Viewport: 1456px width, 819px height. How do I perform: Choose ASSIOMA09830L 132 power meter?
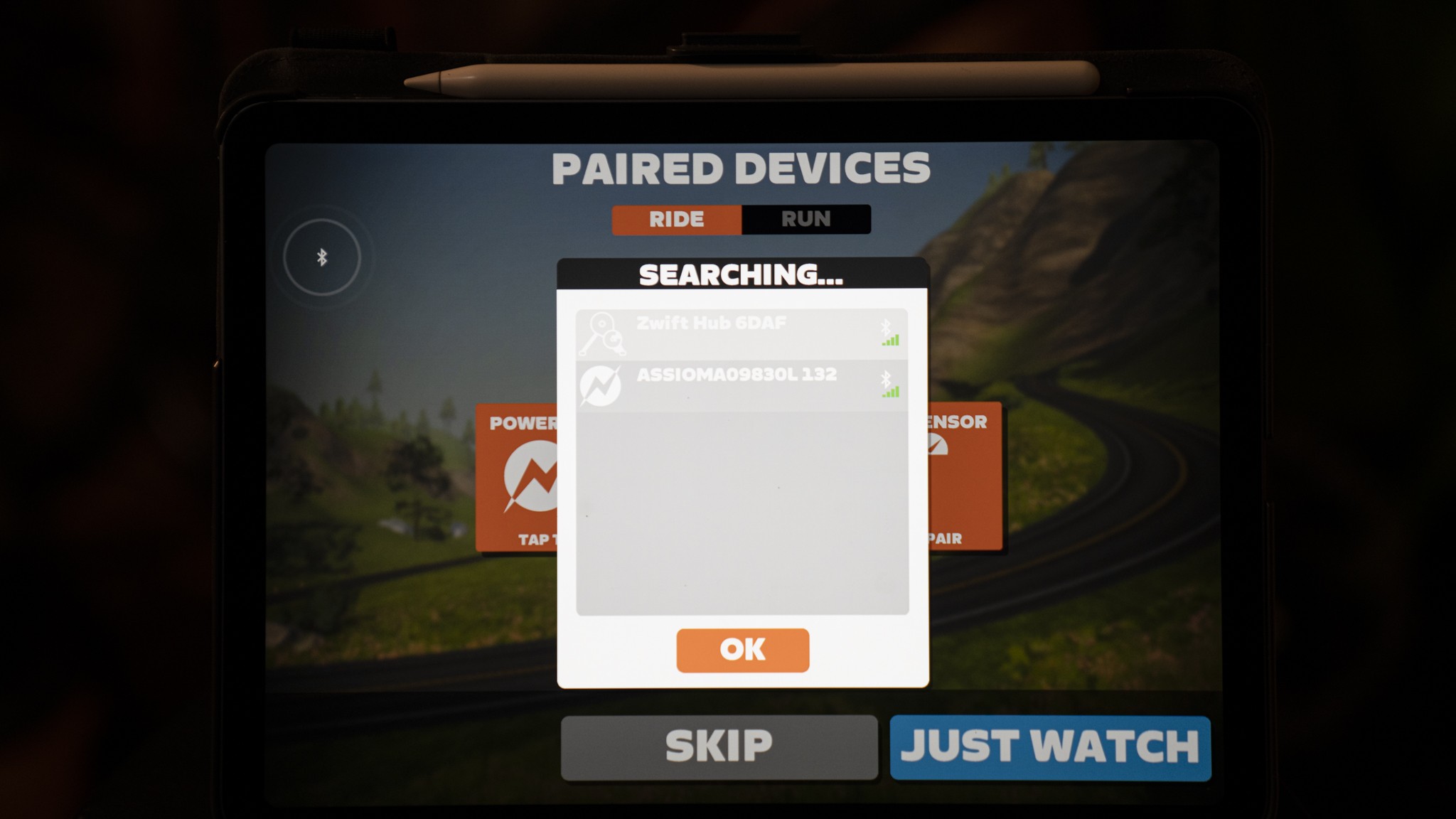pos(742,386)
